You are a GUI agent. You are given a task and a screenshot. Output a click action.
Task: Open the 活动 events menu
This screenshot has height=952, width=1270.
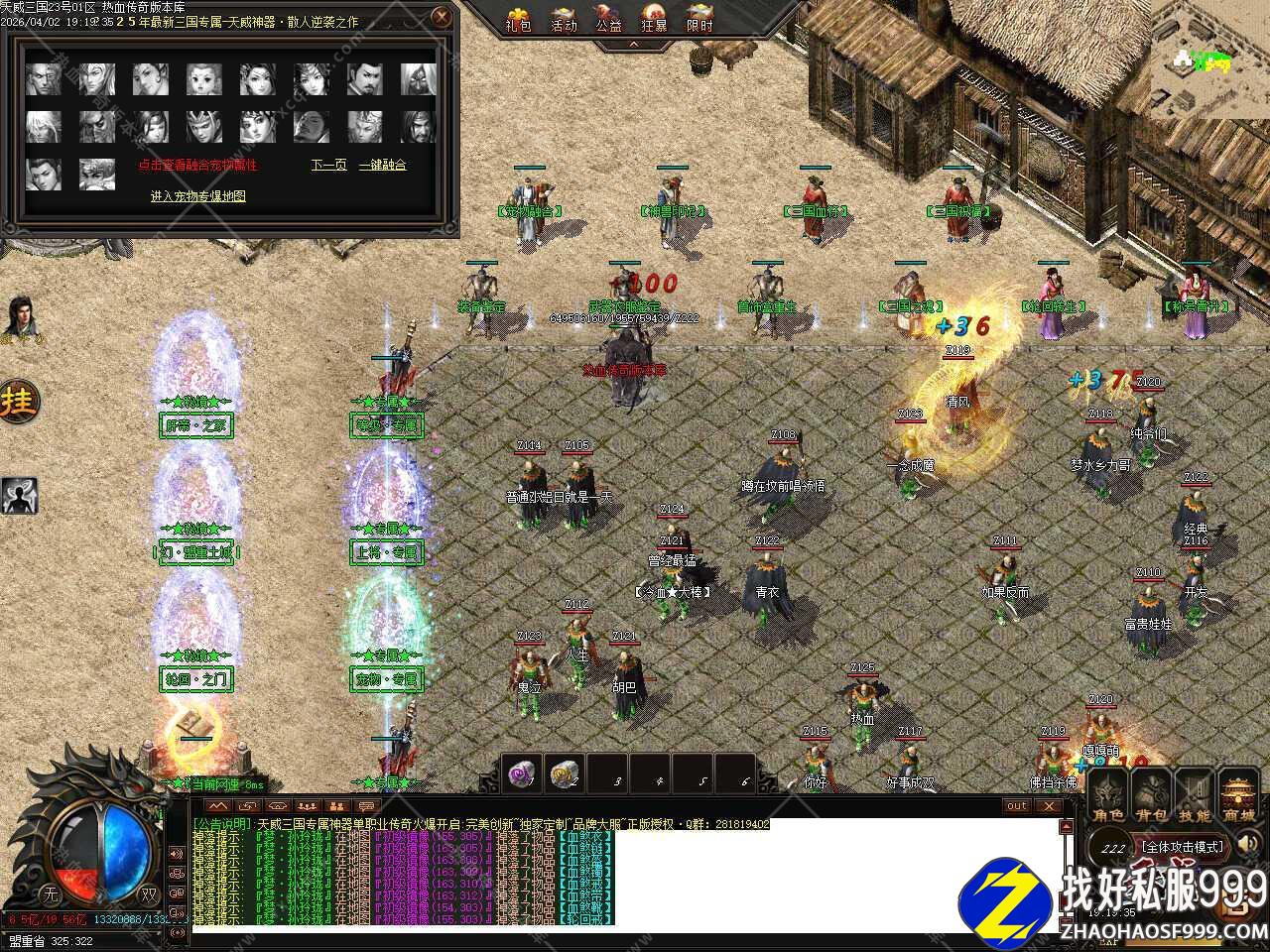564,19
